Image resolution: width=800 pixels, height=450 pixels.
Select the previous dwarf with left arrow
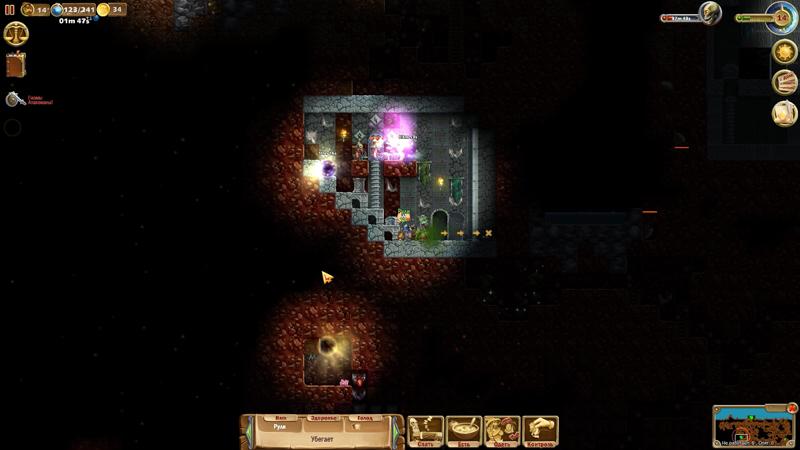(x=247, y=431)
